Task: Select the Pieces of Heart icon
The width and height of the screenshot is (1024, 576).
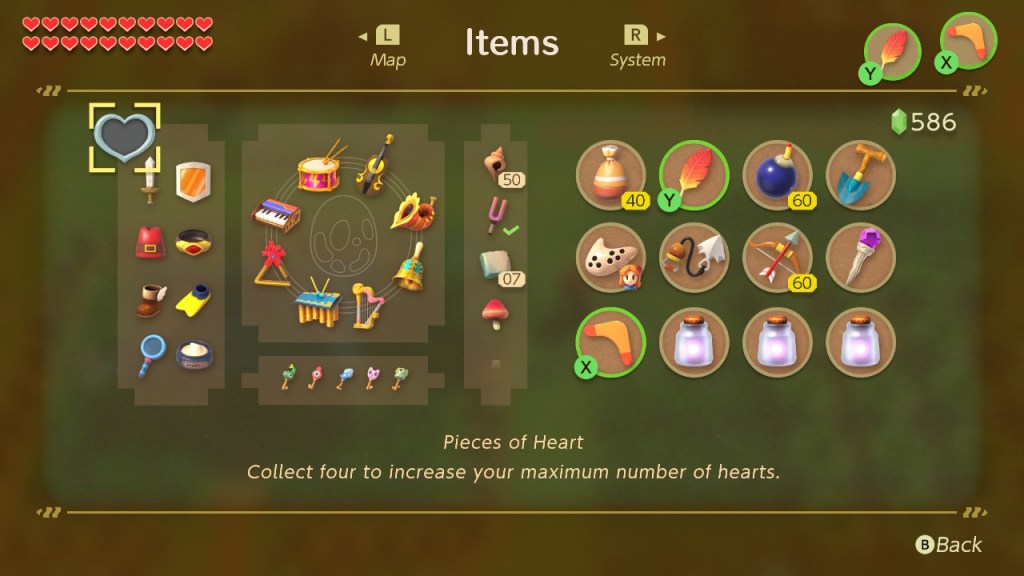Action: click(x=124, y=138)
